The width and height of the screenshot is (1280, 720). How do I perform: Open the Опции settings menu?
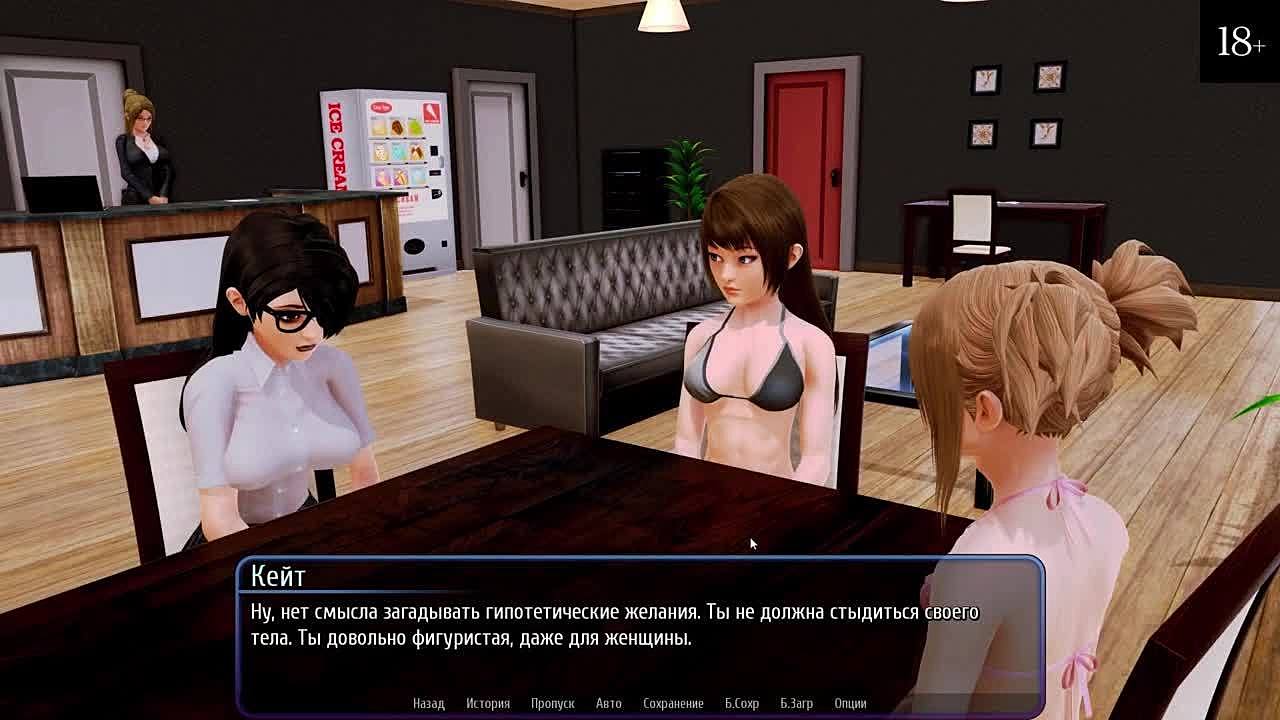point(850,703)
